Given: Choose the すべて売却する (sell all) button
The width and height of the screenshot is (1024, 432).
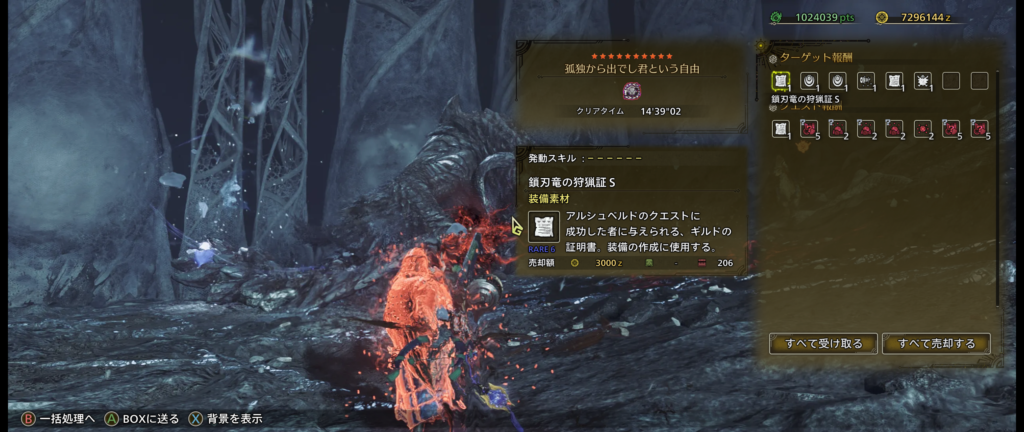Looking at the screenshot, I should click(x=937, y=344).
